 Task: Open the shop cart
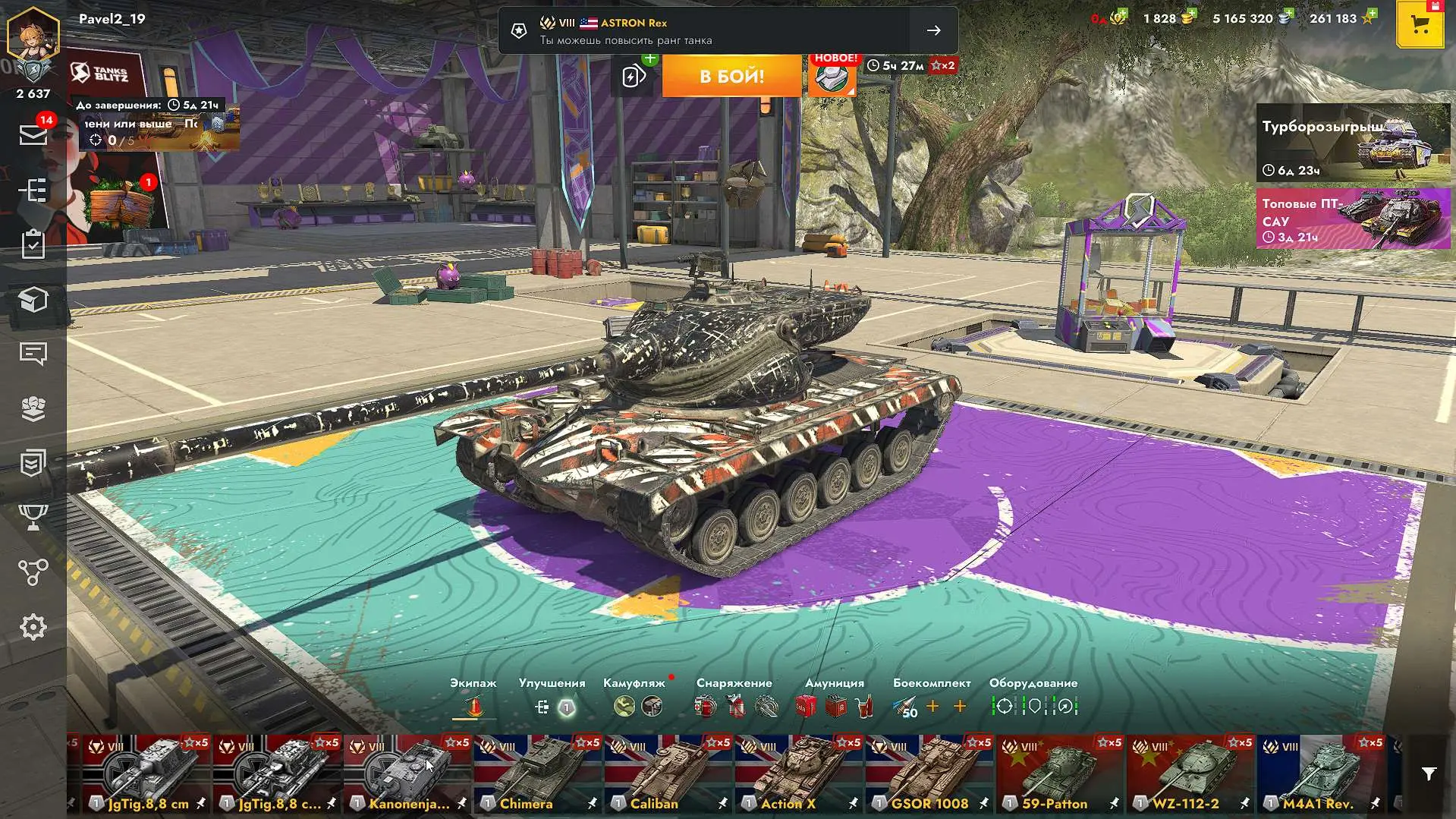click(x=1420, y=25)
